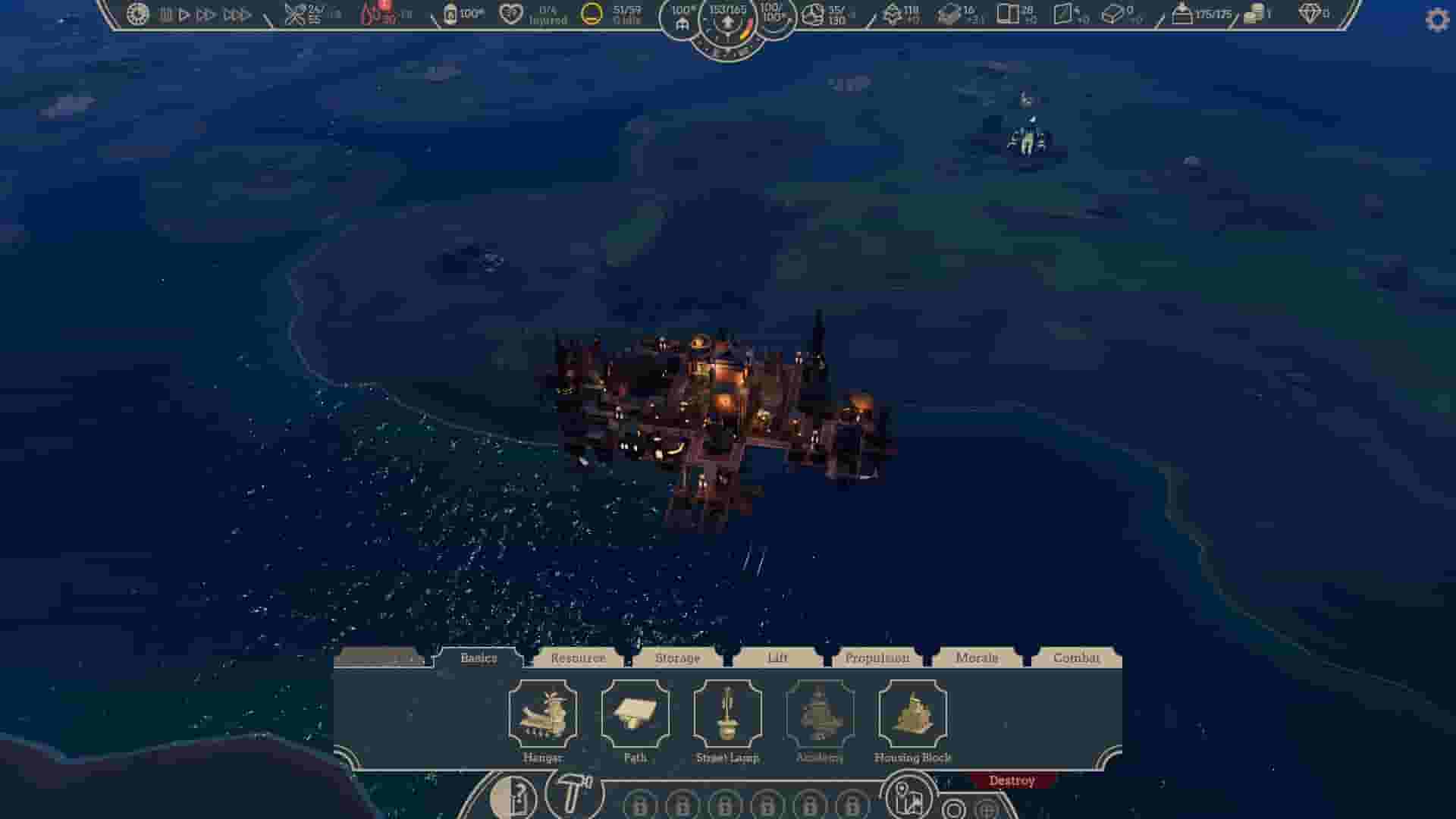Viewport: 1456px width, 819px height.
Task: Click the injured citizens heart icon
Action: [510, 14]
